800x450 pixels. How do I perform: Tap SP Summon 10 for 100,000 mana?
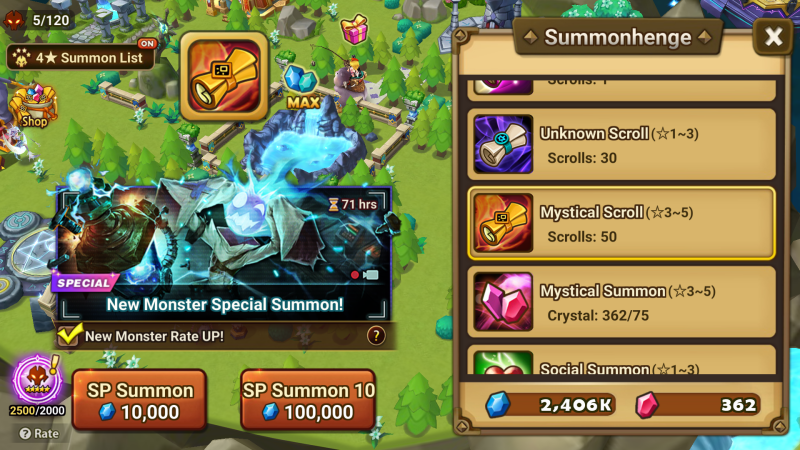point(308,399)
